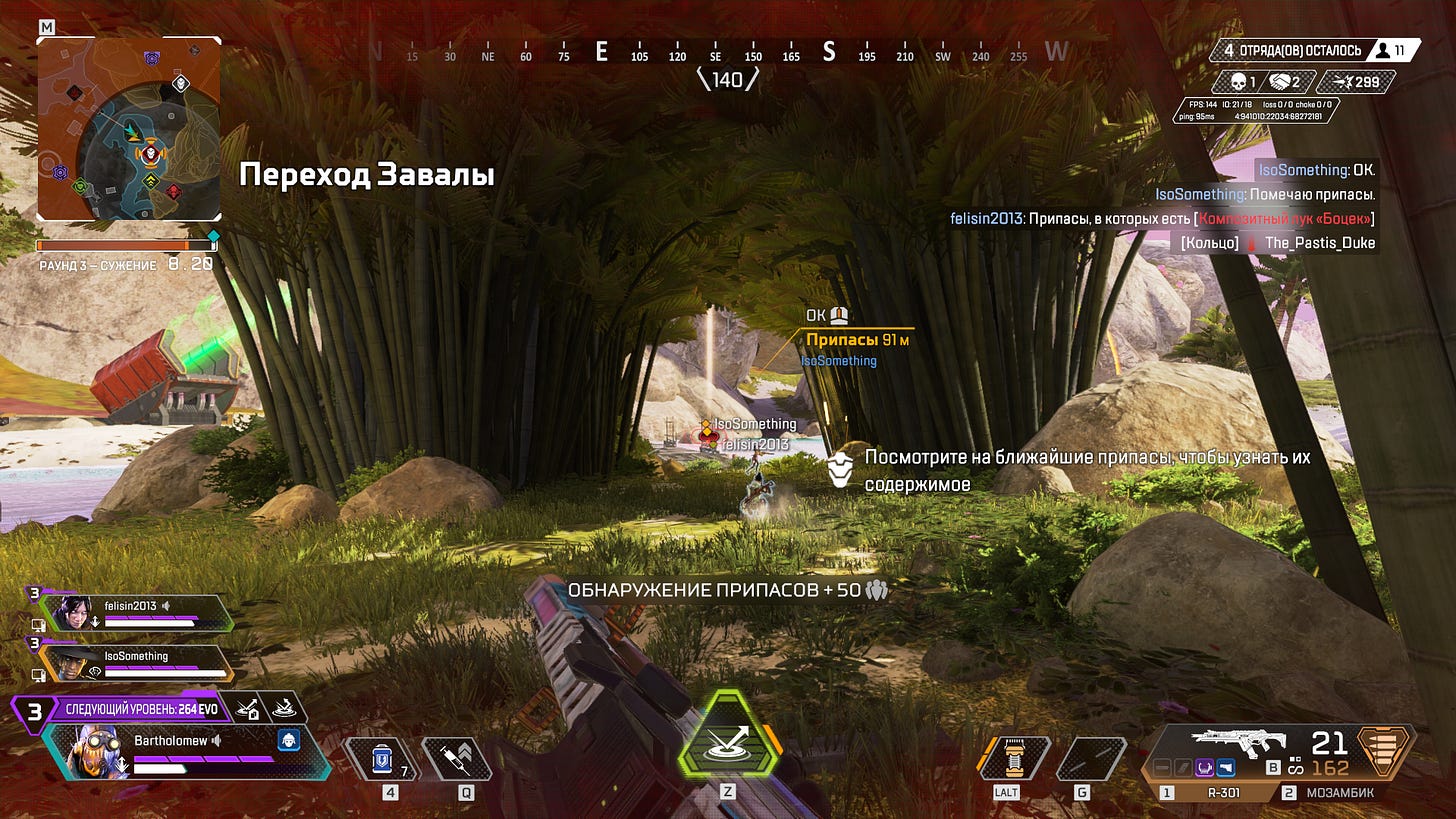The height and width of the screenshot is (819, 1456).
Task: Click the СЛЕДУЮЩИЙ УРОВЕНЬ 264 EVO banner
Action: coord(138,710)
